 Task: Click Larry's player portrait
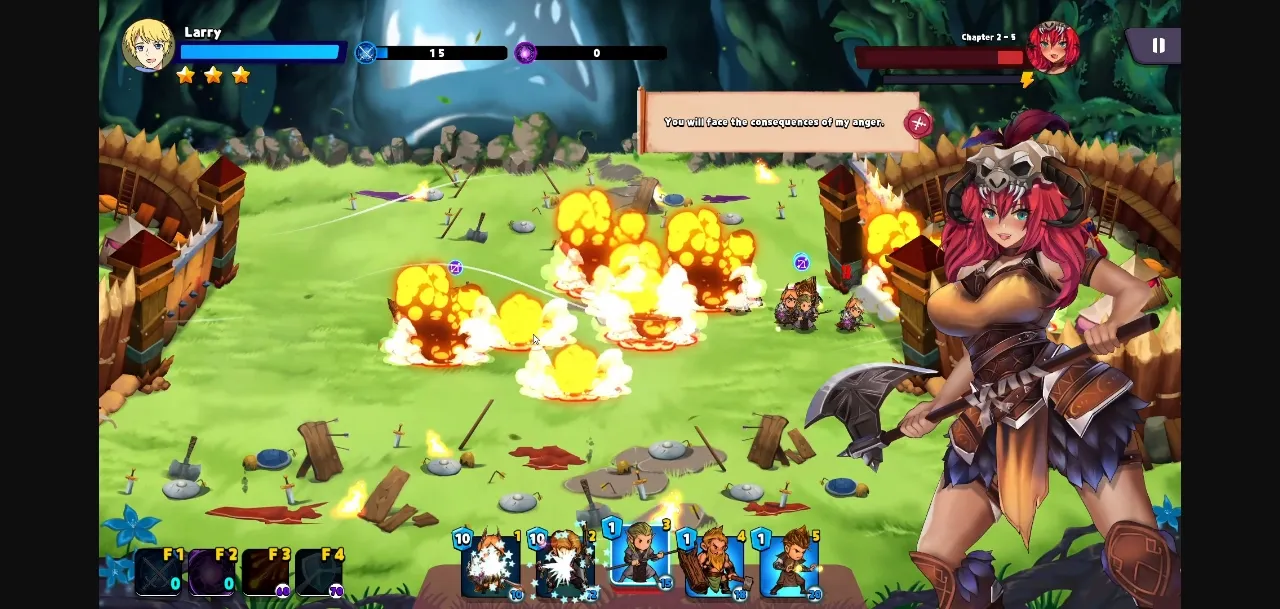tap(148, 46)
